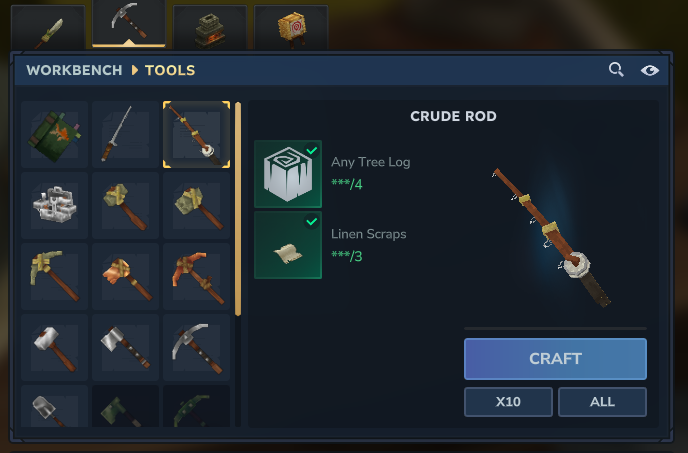Toggle the eye visibility filter
The width and height of the screenshot is (688, 453).
tap(650, 70)
